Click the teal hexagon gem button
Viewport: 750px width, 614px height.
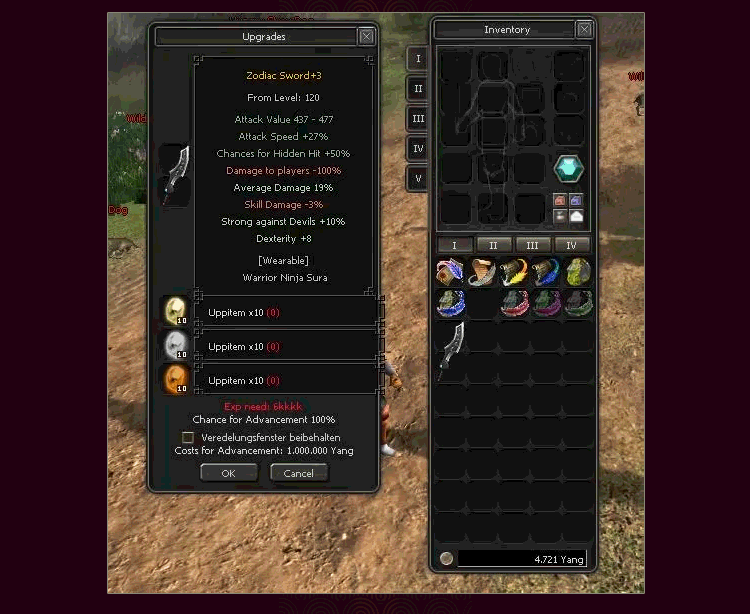[x=569, y=170]
